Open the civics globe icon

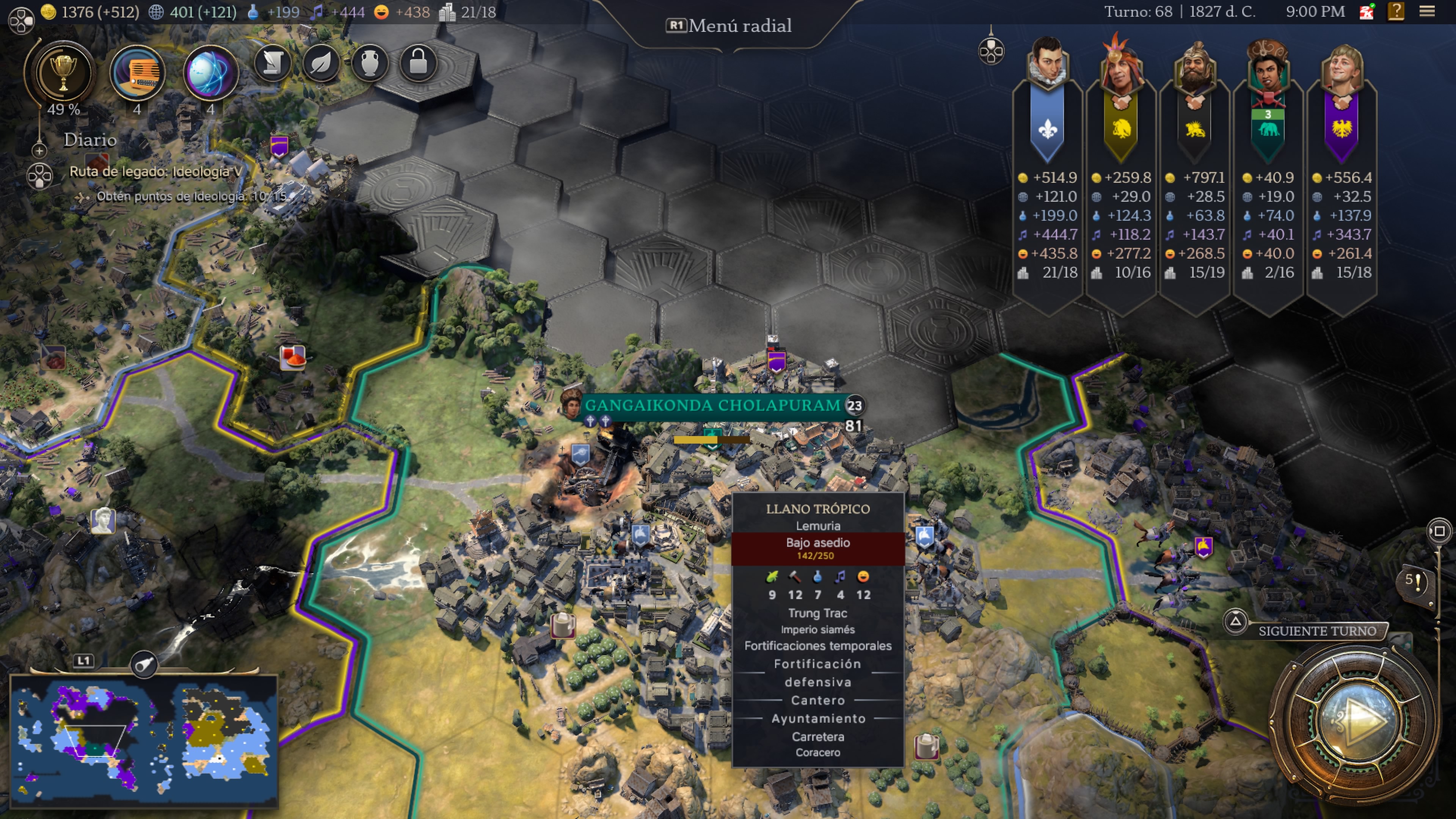210,74
